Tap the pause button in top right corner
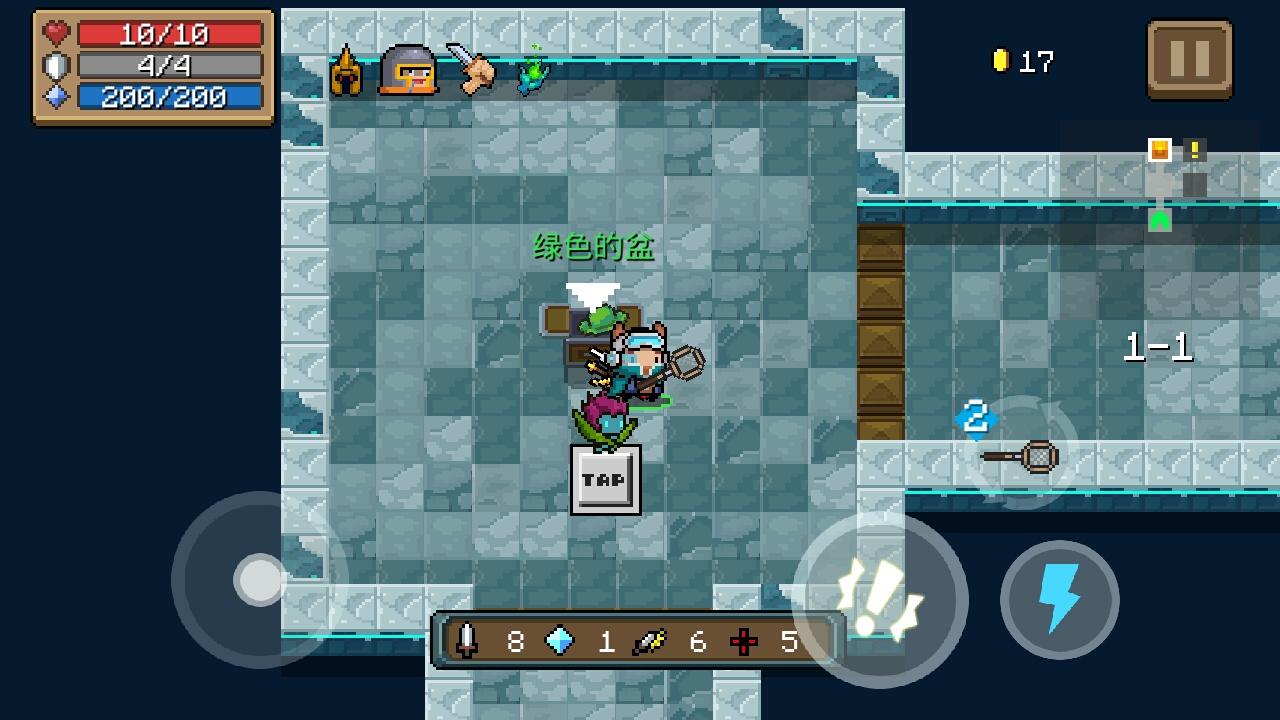The width and height of the screenshot is (1280, 720). (x=1190, y=59)
